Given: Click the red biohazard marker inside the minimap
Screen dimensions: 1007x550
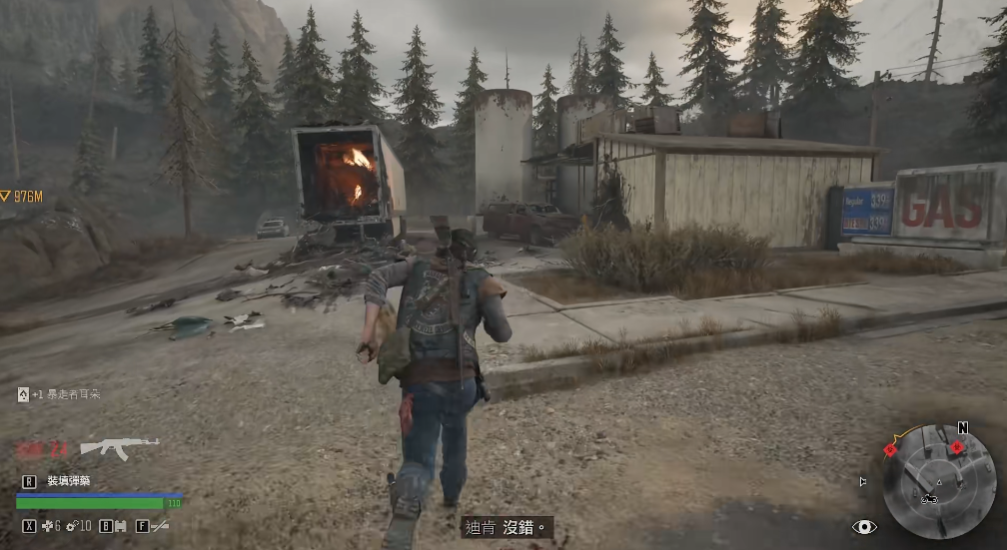Looking at the screenshot, I should coord(956,447).
